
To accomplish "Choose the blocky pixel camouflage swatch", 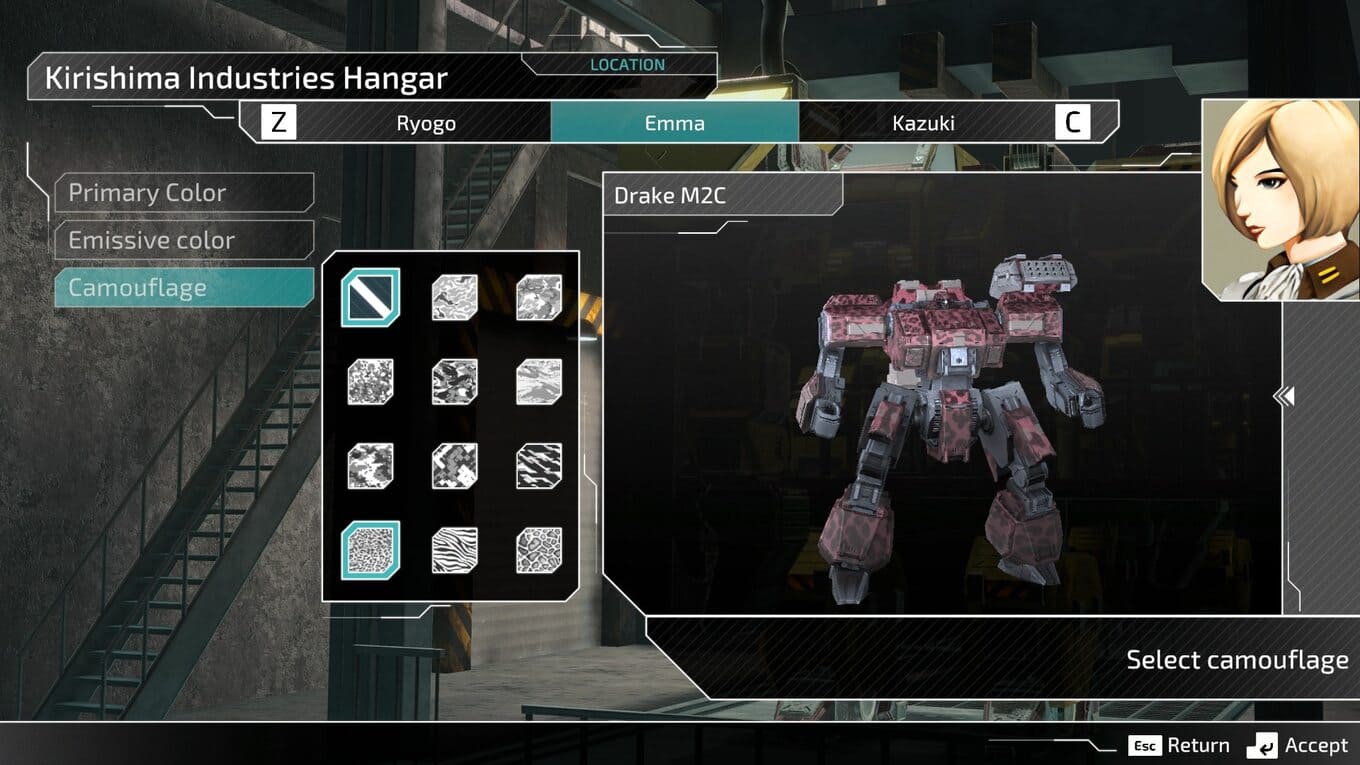I will coord(454,466).
